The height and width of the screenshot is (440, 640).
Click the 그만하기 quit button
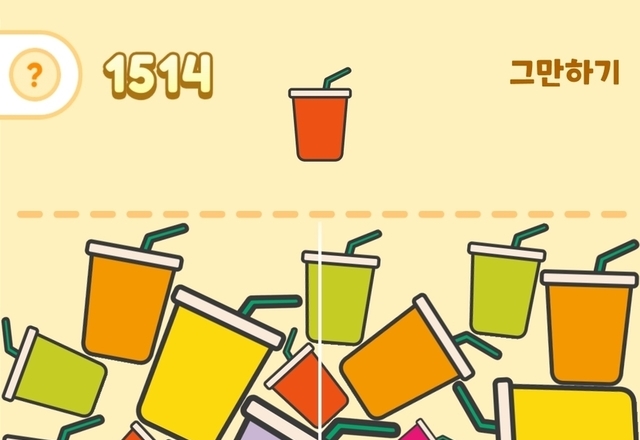point(564,73)
